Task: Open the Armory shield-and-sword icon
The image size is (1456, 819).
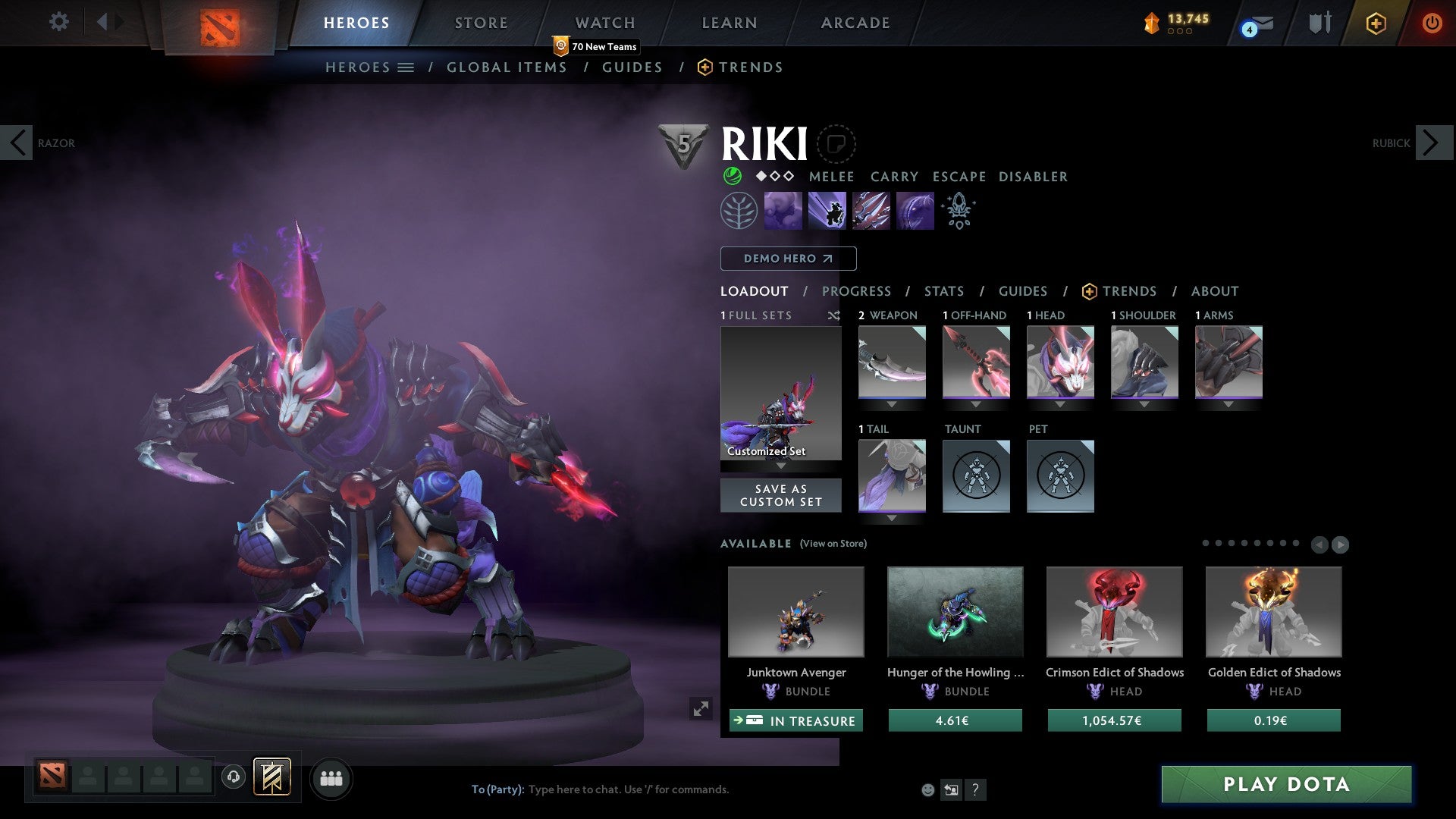Action: pyautogui.click(x=1319, y=23)
